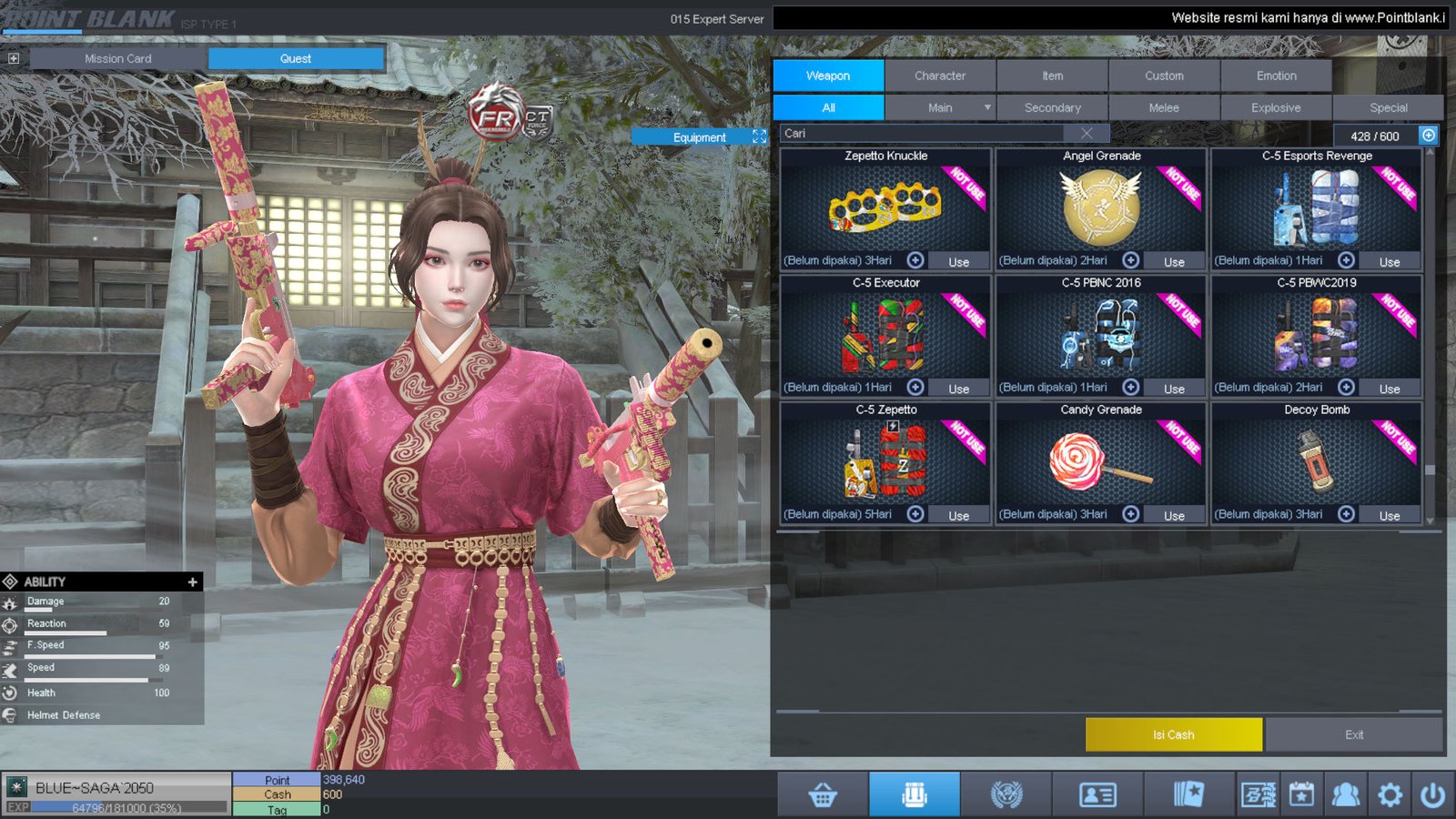Viewport: 1456px width, 819px height.
Task: Open the Quest tab
Action: click(296, 58)
